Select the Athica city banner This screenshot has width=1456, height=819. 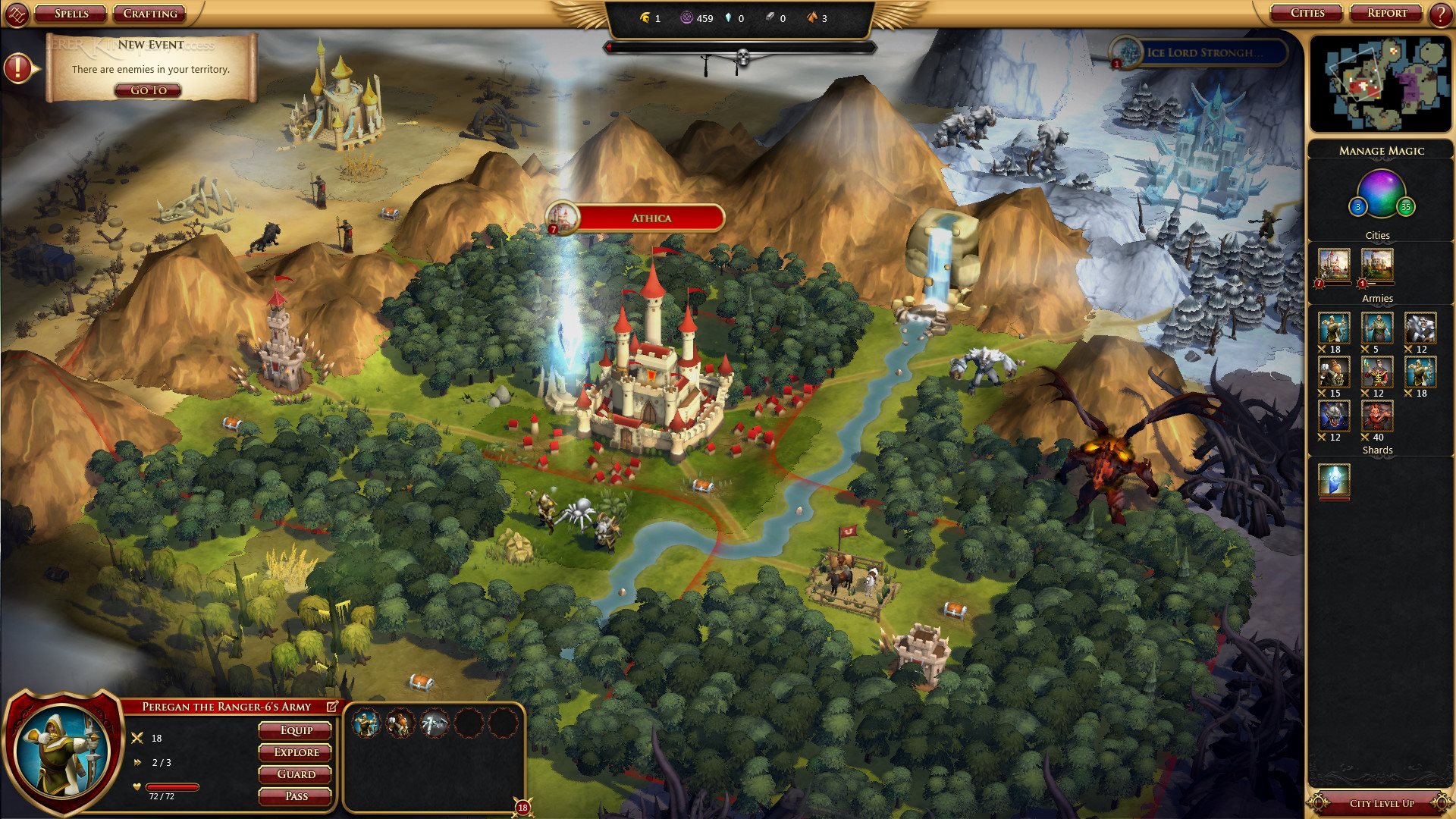650,218
